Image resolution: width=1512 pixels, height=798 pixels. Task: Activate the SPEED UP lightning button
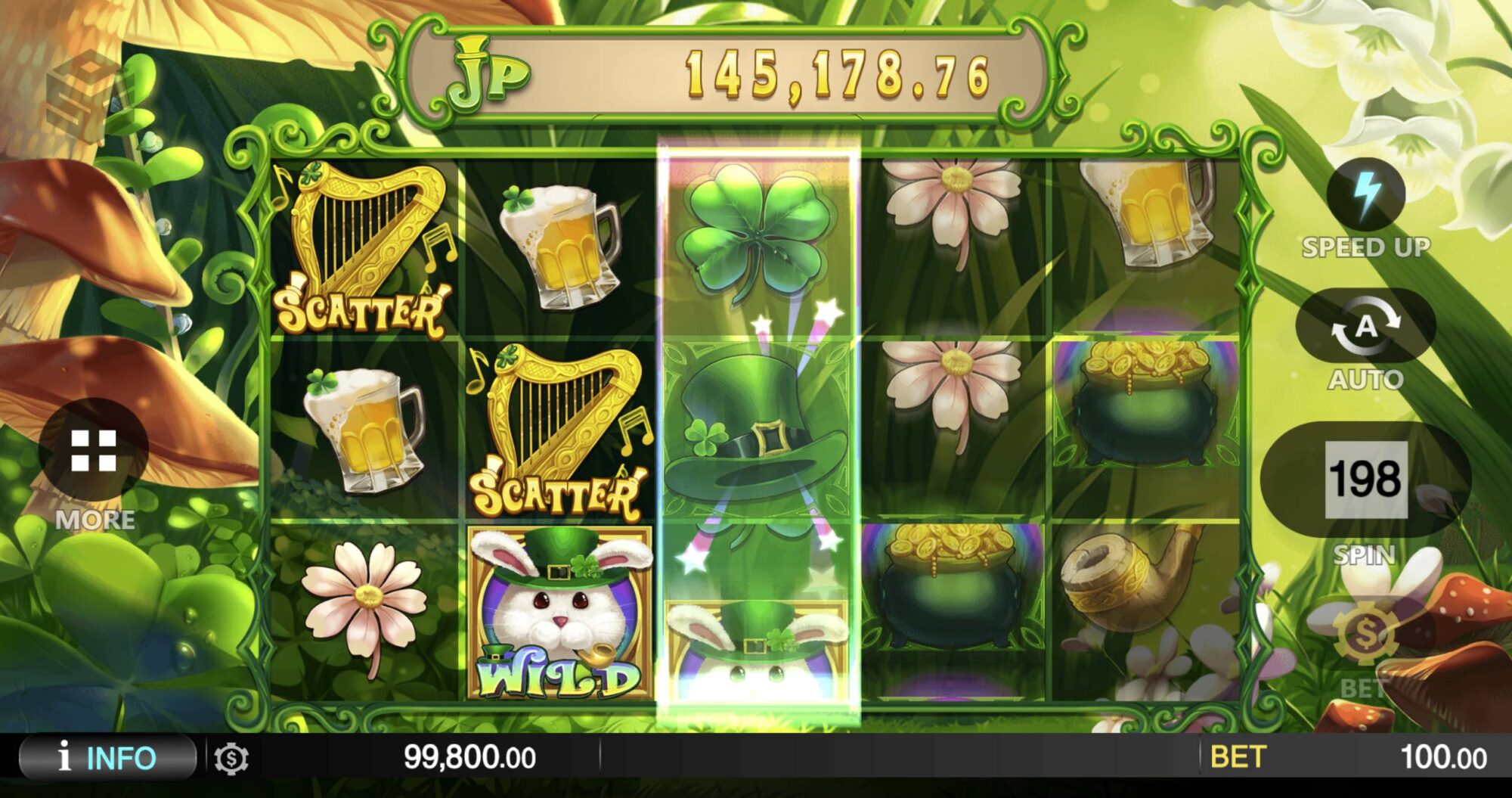[1365, 196]
